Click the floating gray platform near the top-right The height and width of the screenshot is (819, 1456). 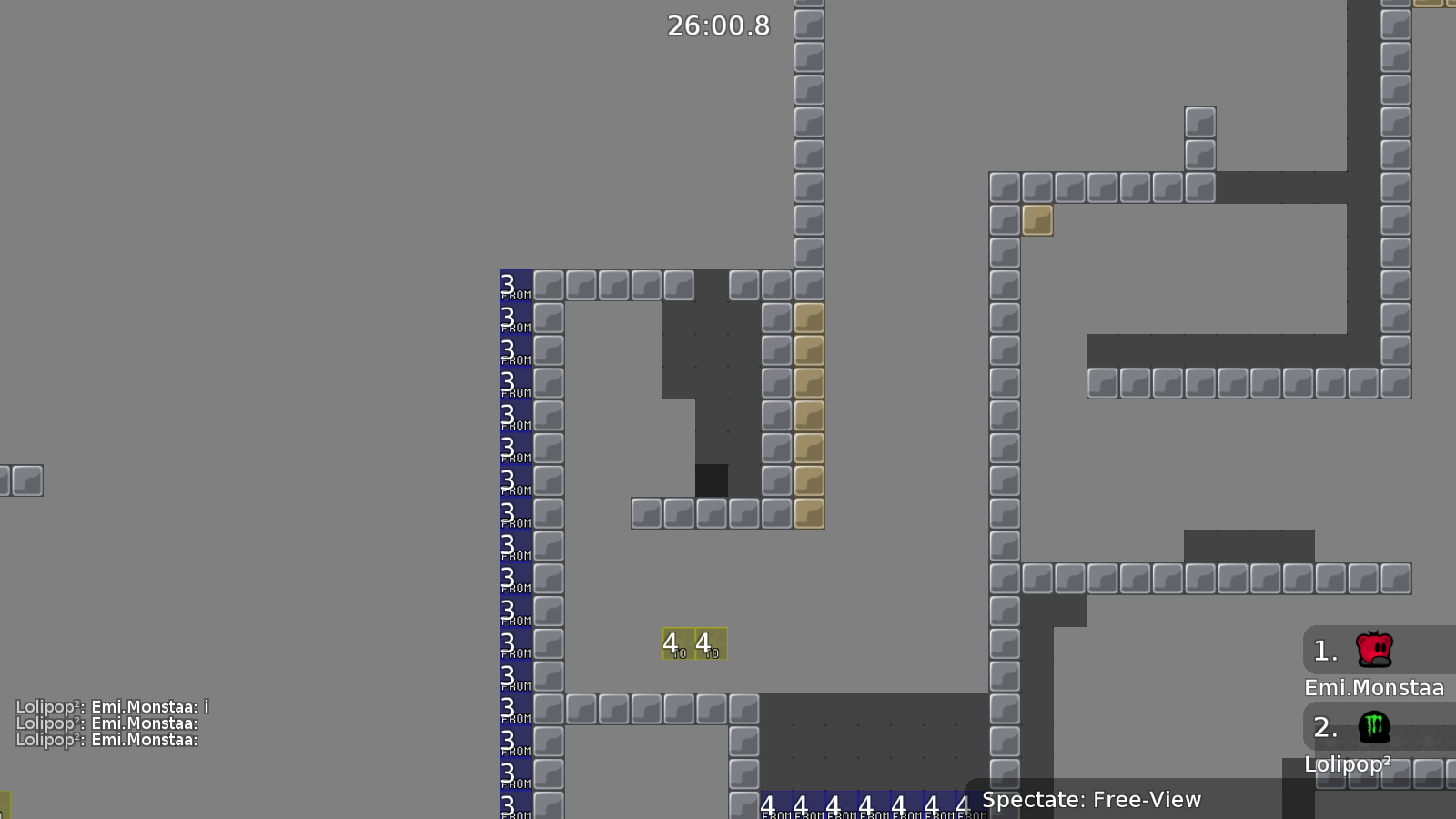1198,135
